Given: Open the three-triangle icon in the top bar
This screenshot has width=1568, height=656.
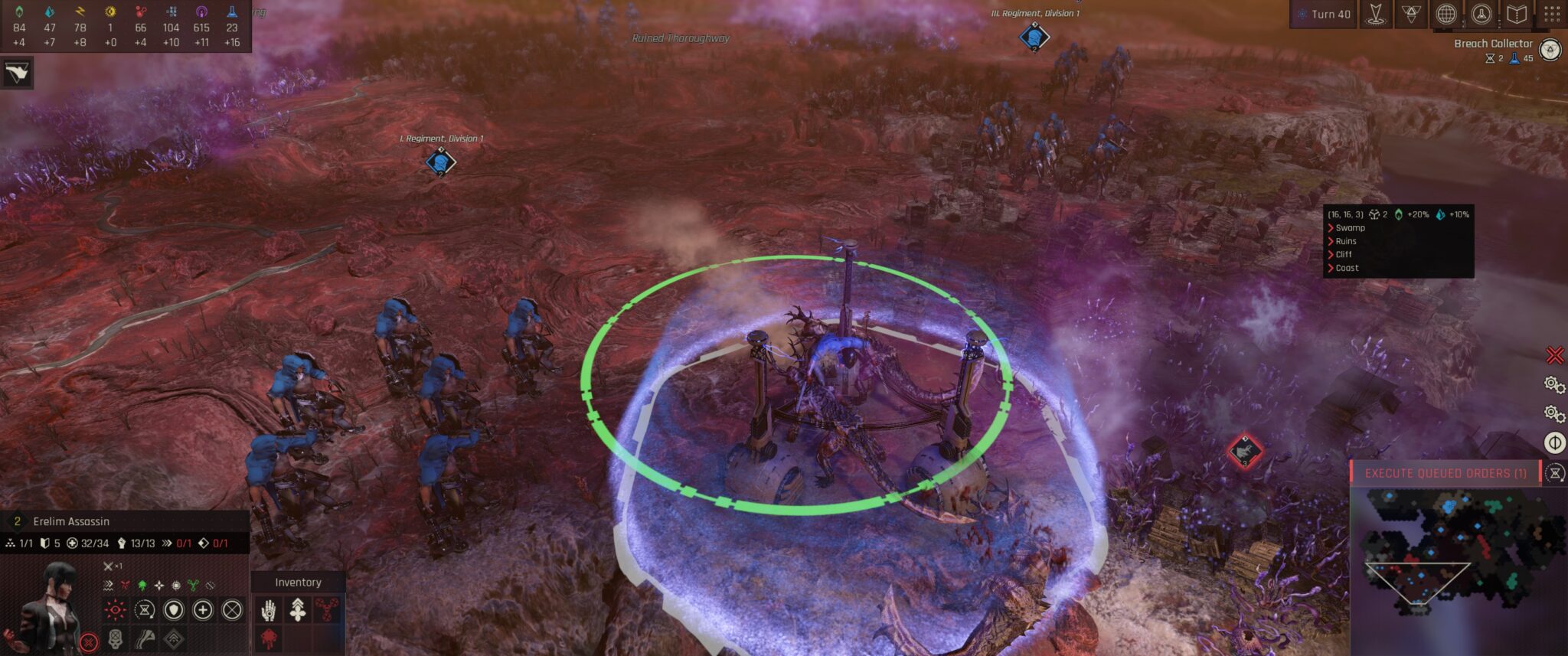Looking at the screenshot, I should click(x=1410, y=14).
